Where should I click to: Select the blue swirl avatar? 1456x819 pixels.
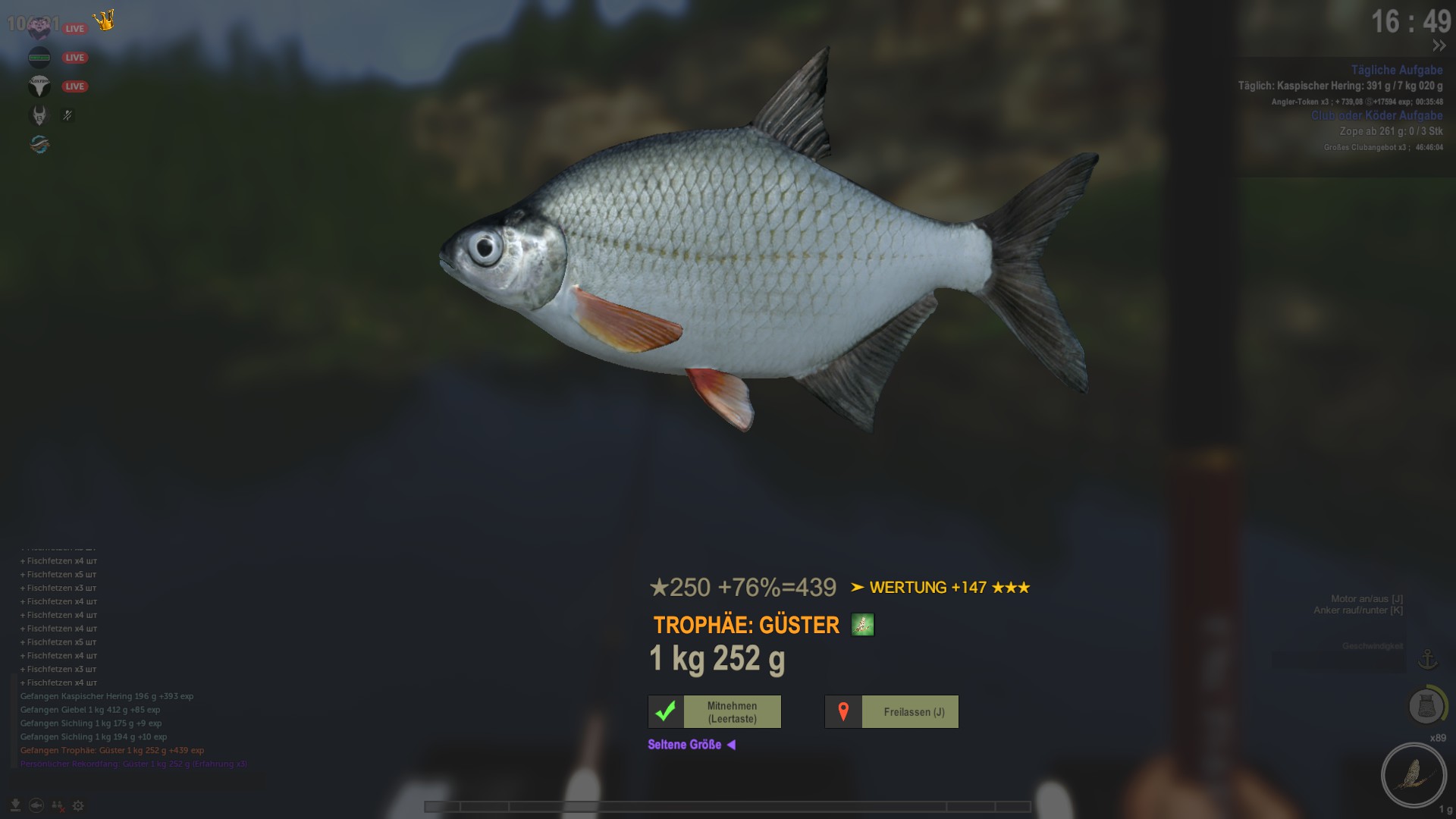pos(39,144)
